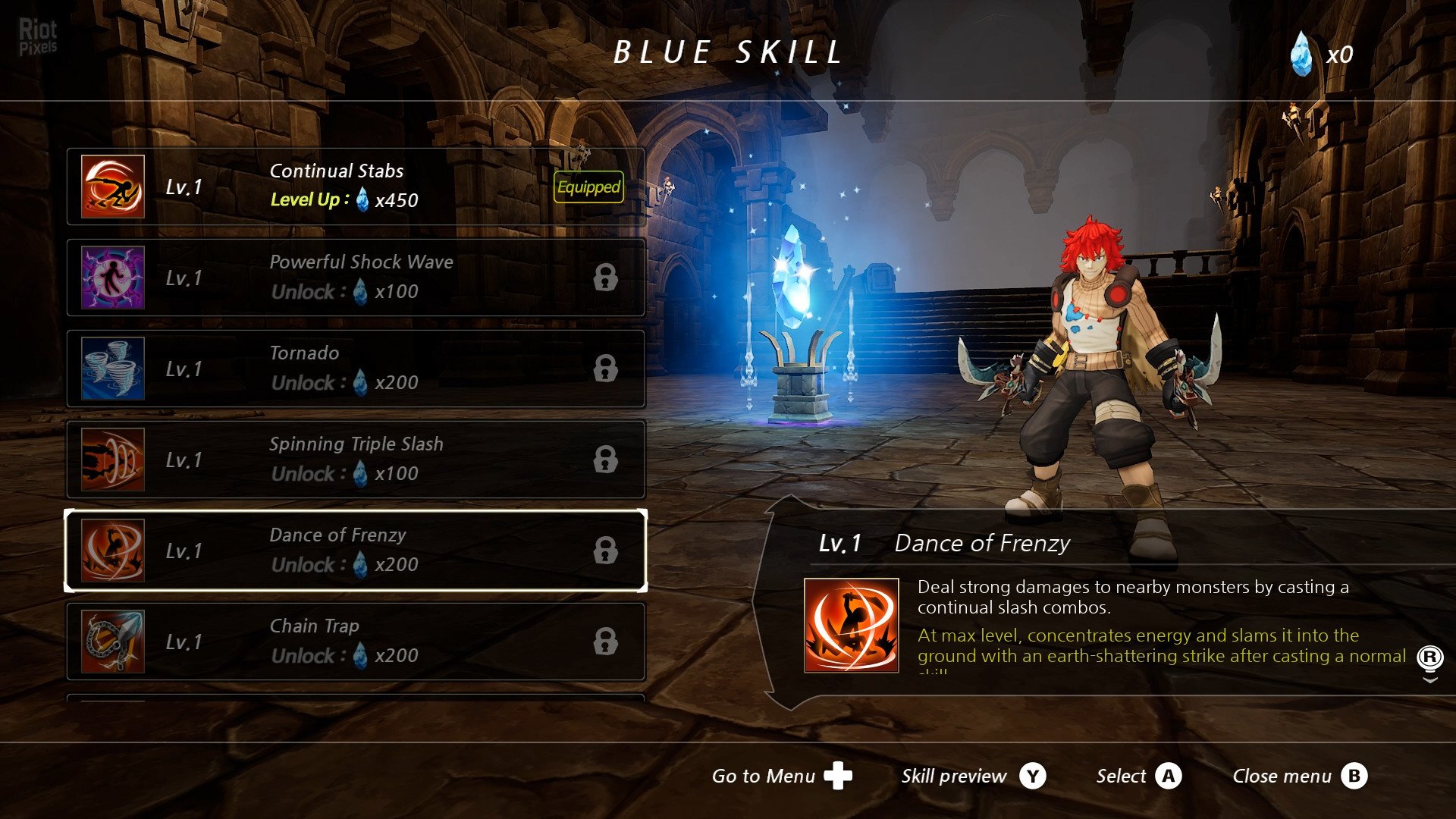The width and height of the screenshot is (1456, 819).
Task: Click the Powerful Shock Wave icon
Action: 113,278
